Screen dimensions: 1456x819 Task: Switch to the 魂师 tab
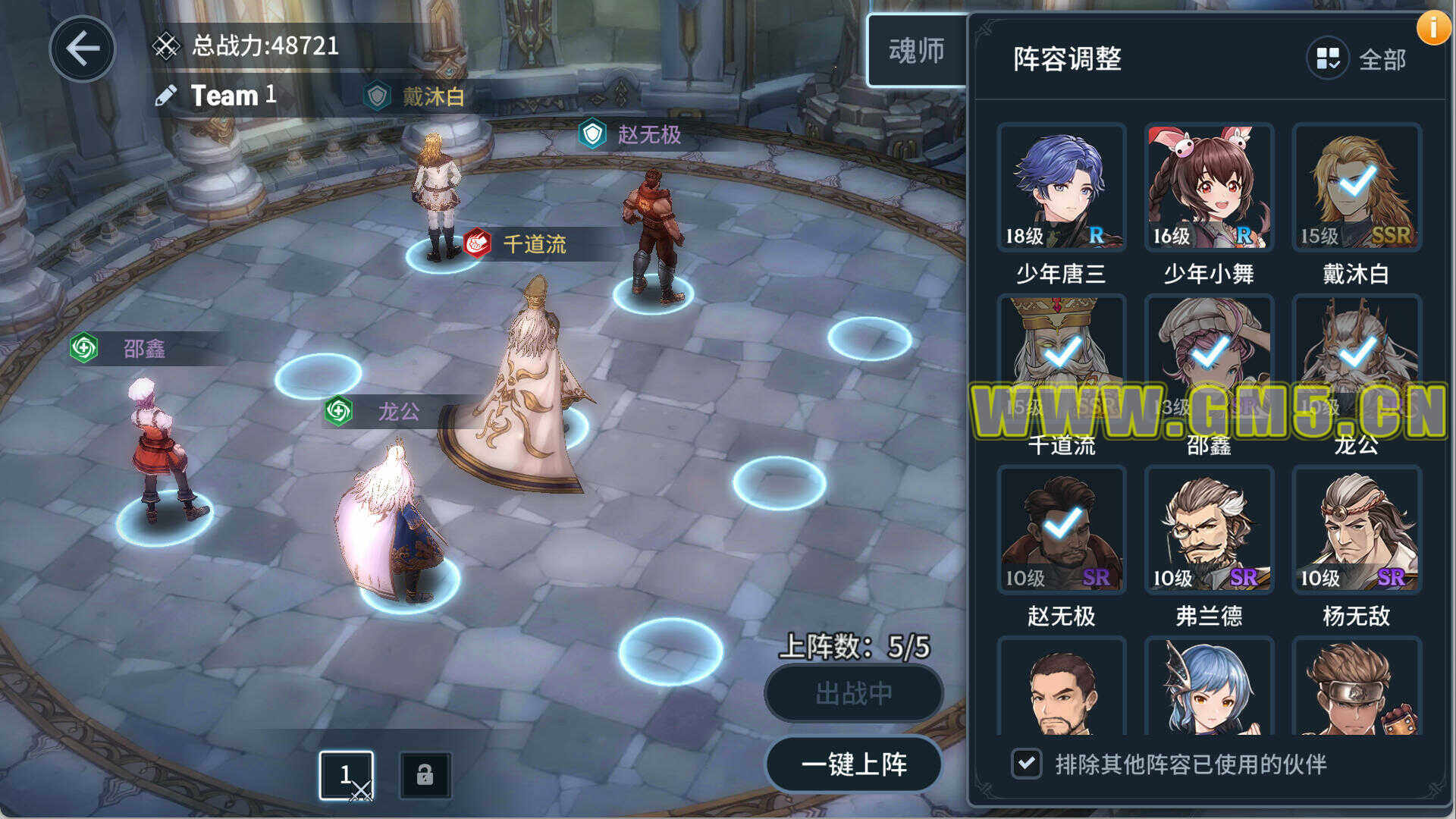click(916, 51)
